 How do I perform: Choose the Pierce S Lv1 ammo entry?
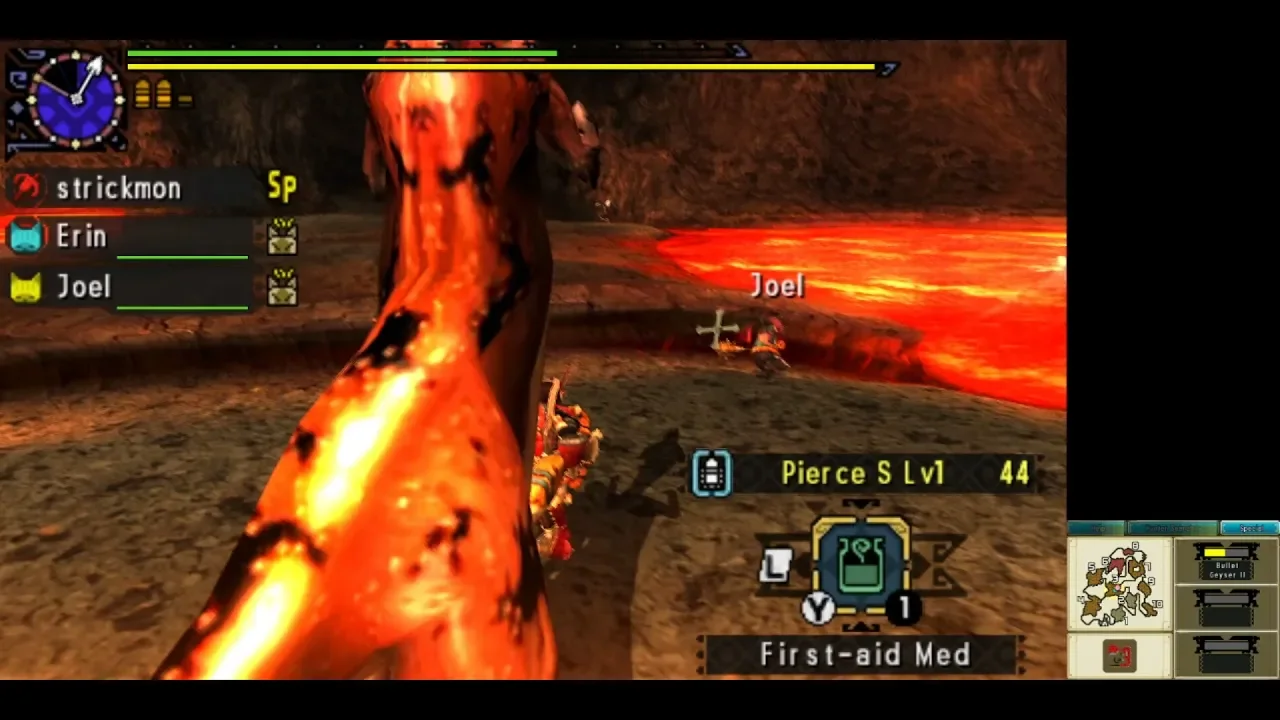pyautogui.click(x=862, y=473)
